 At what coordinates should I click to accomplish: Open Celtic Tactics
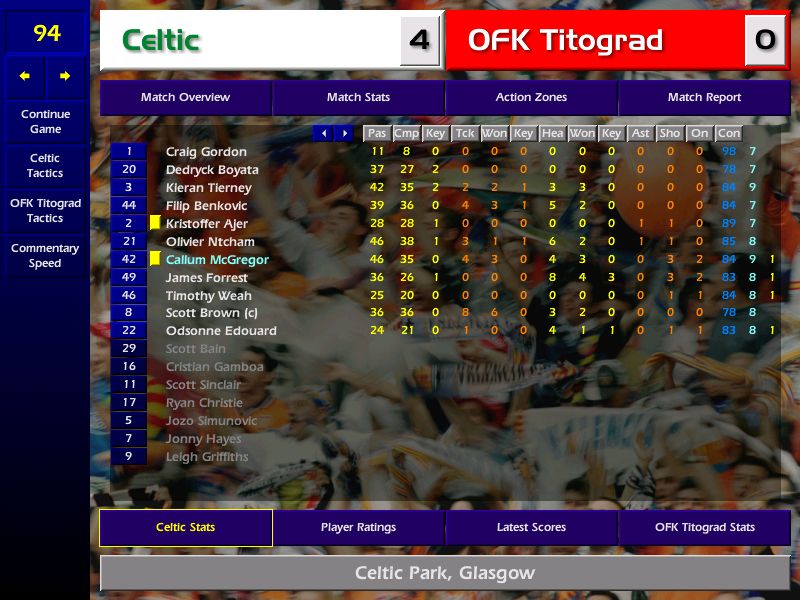[45, 165]
